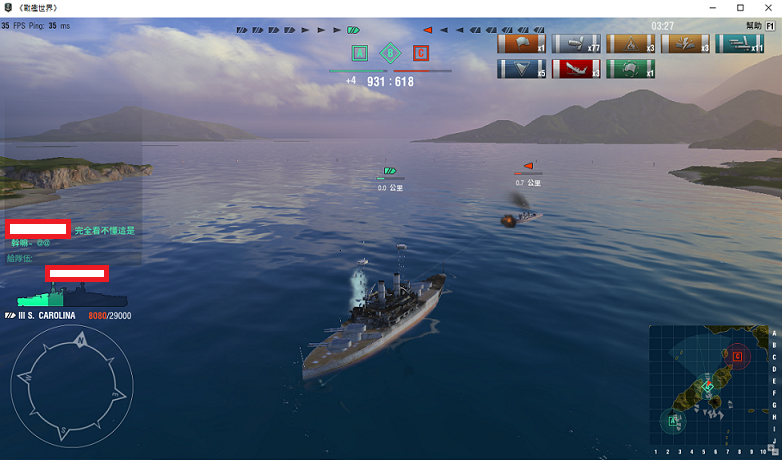Click the orange flag ribbon icon
This screenshot has width=782, height=460.
(x=521, y=44)
